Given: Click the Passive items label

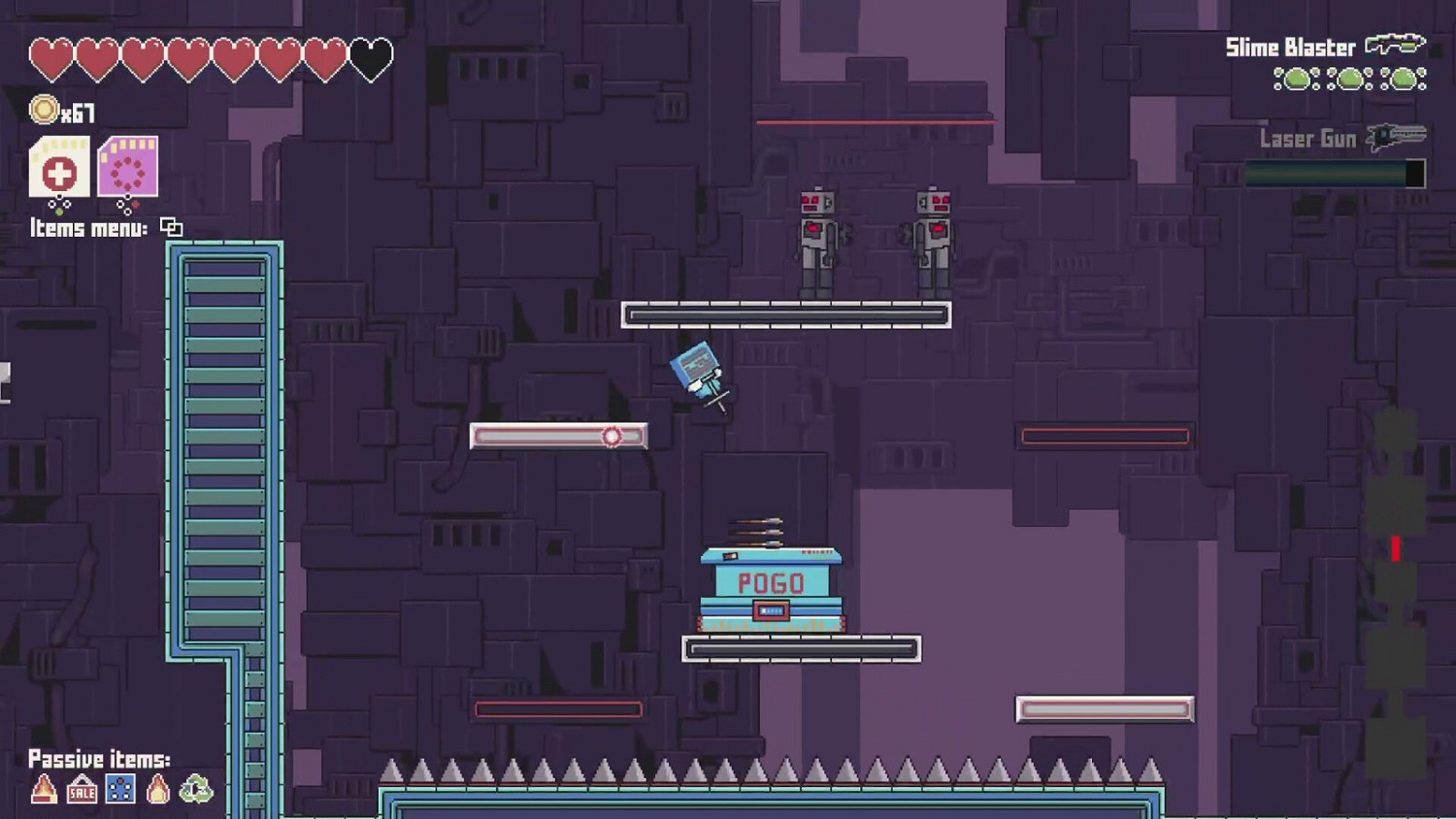Looking at the screenshot, I should [x=100, y=760].
